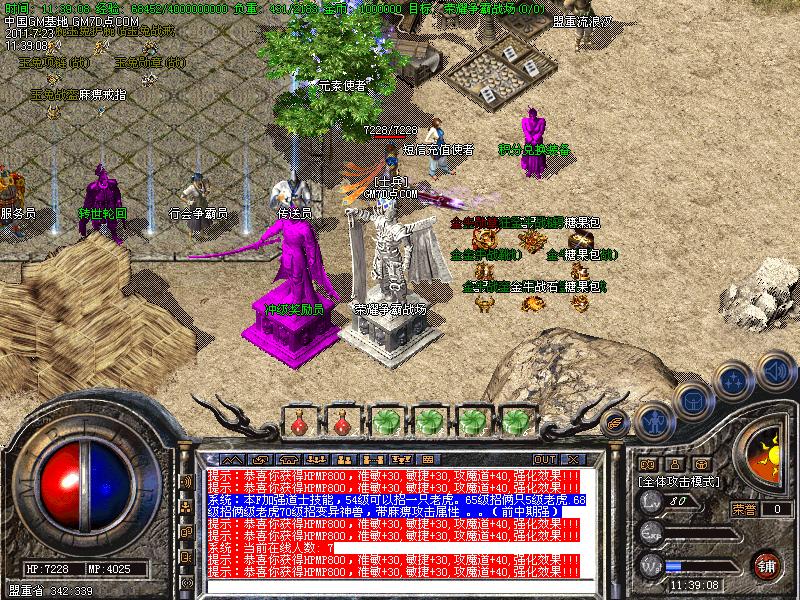Click the 荣誉 honor label
The width and height of the screenshot is (800, 600).
pyautogui.click(x=743, y=509)
